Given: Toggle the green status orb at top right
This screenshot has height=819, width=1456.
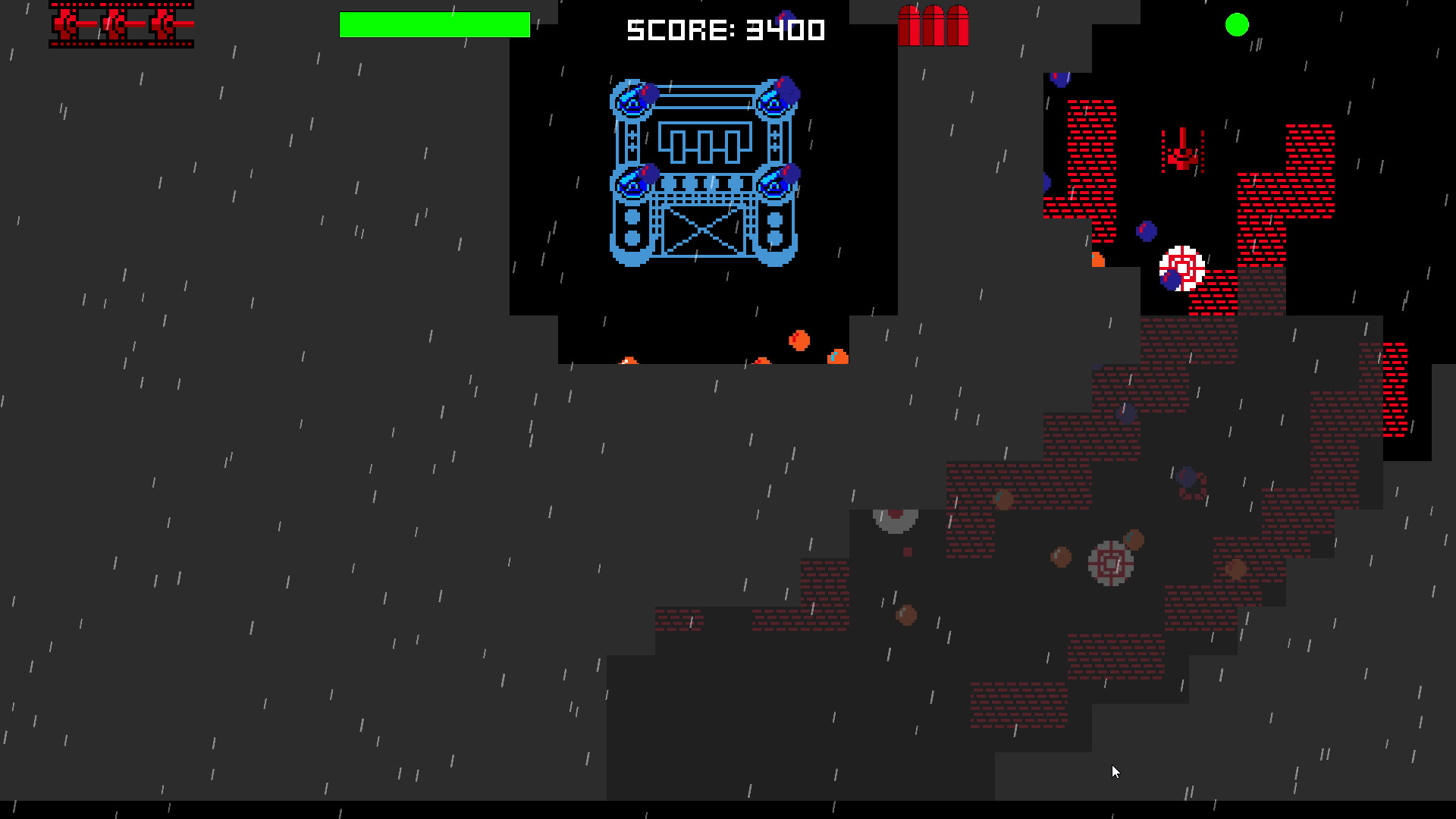Looking at the screenshot, I should 1238,25.
